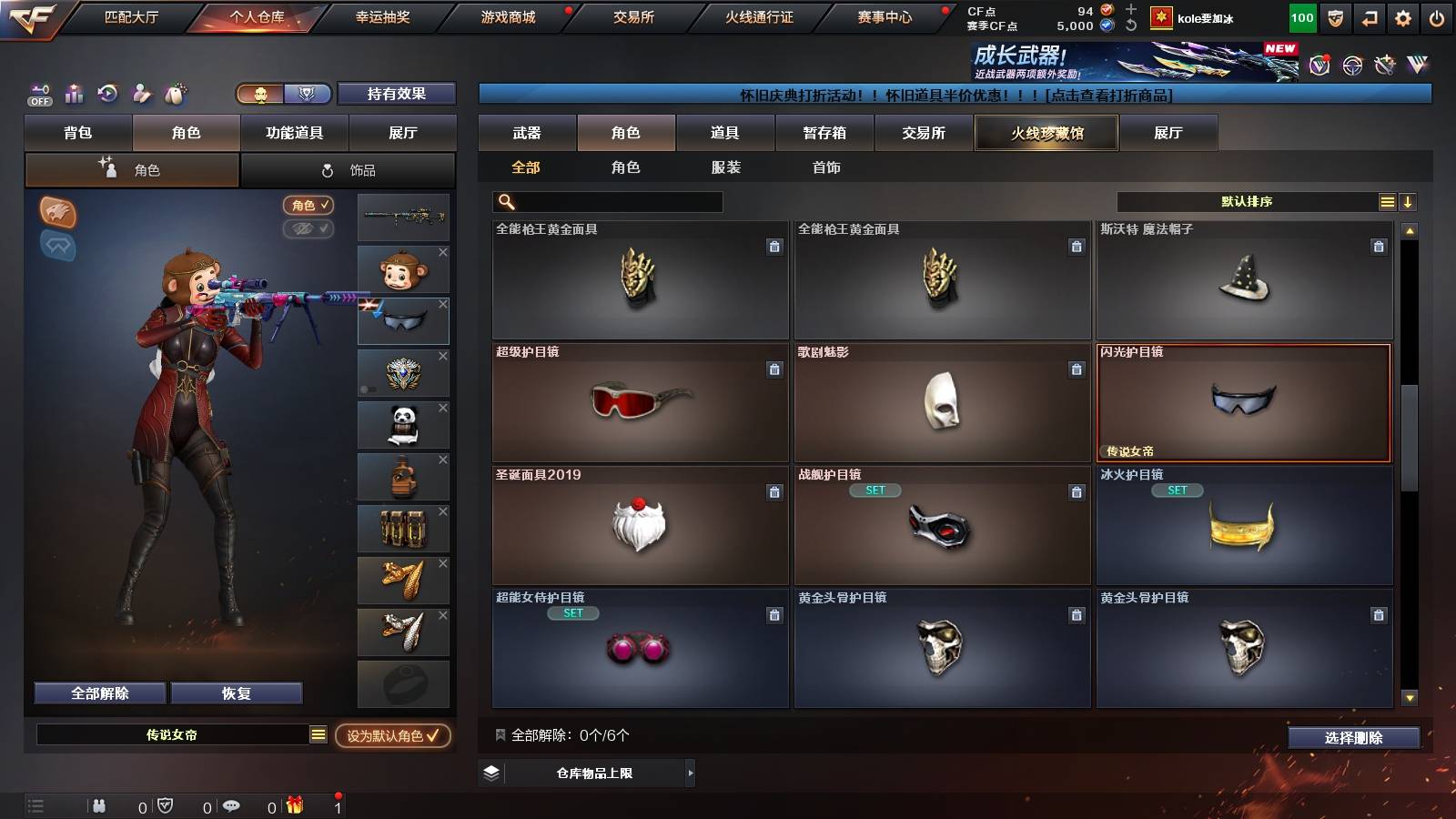
Task: Click the 选择删除 button at bottom right
Action: pos(1353,738)
